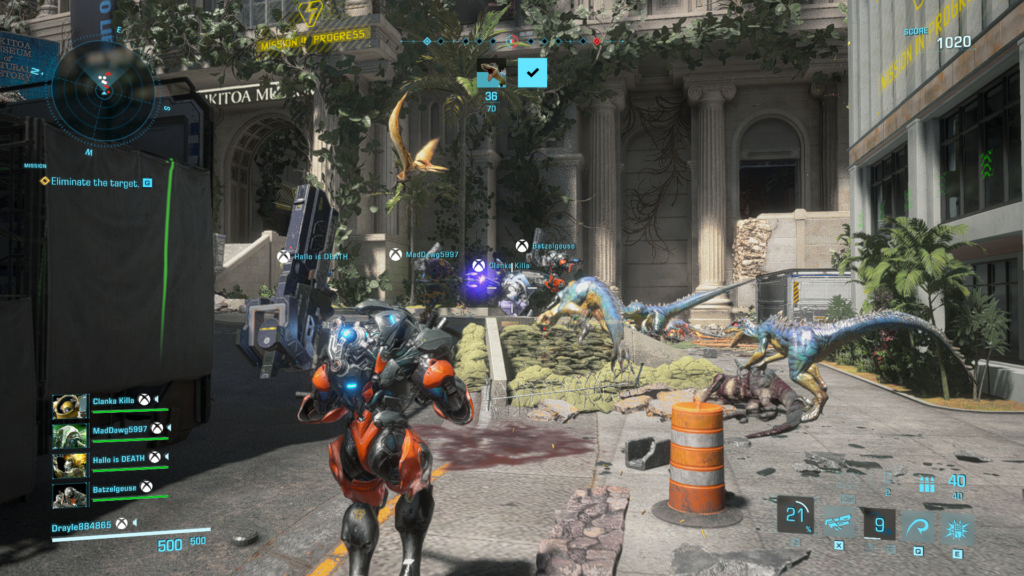Click the ability showing cooldown number 9

(x=880, y=524)
